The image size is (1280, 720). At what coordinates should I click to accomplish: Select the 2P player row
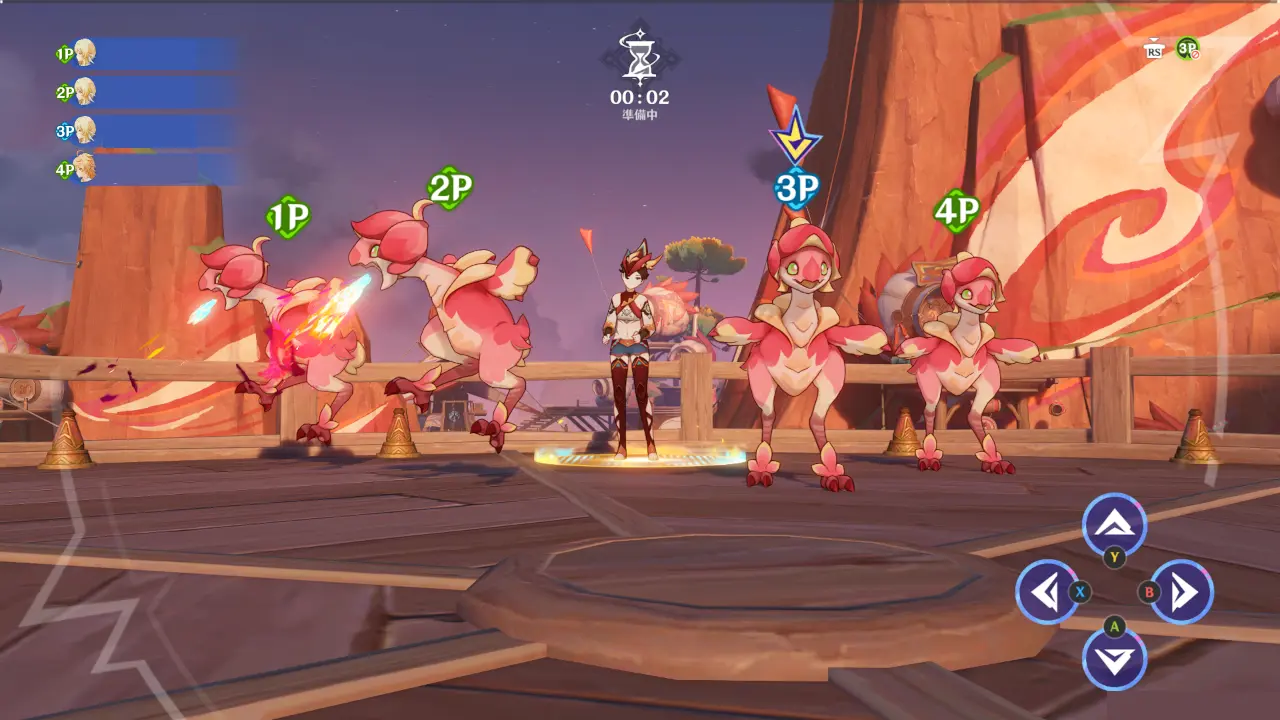pyautogui.click(x=146, y=93)
